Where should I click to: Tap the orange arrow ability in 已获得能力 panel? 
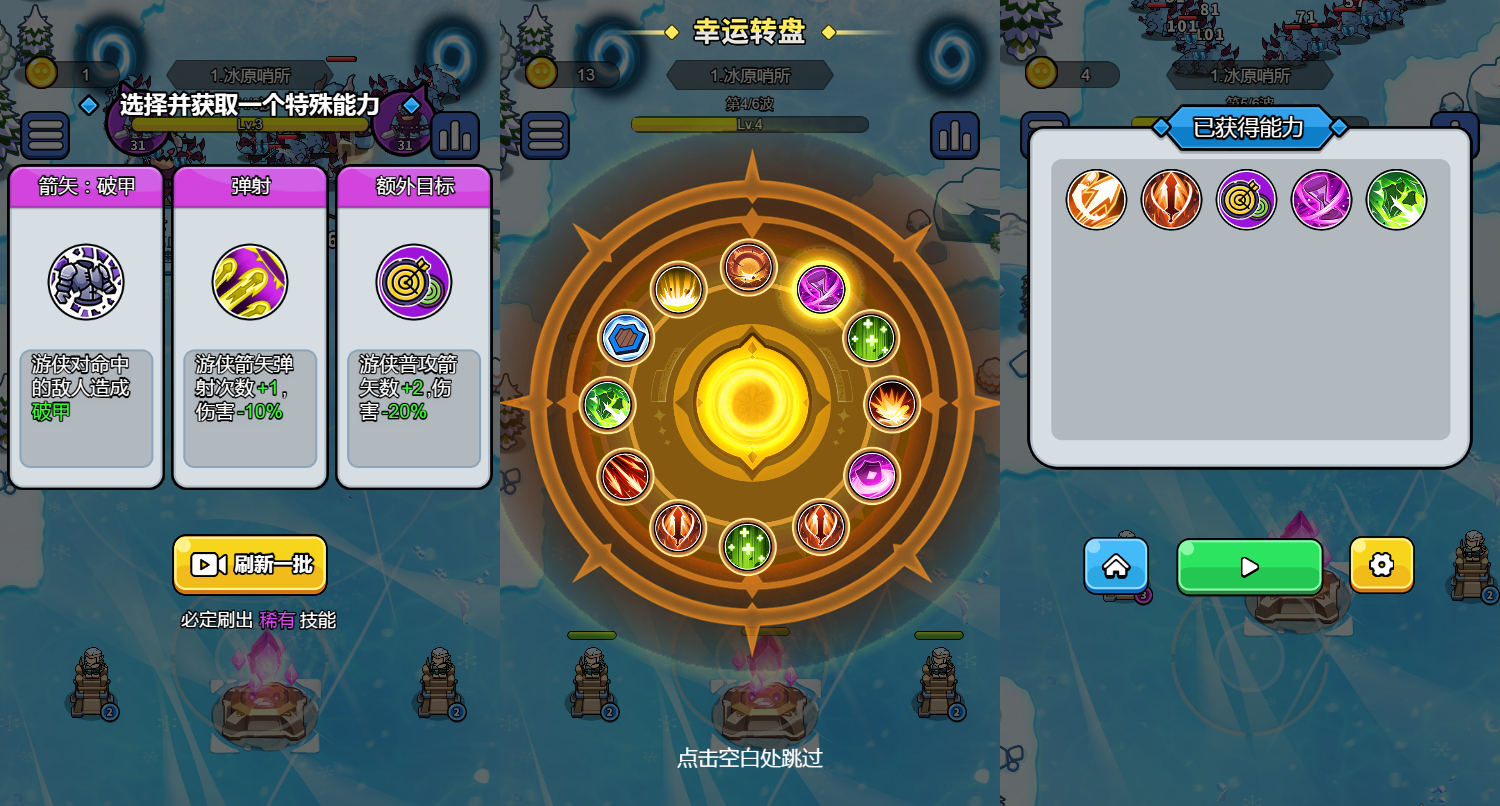(x=1172, y=199)
